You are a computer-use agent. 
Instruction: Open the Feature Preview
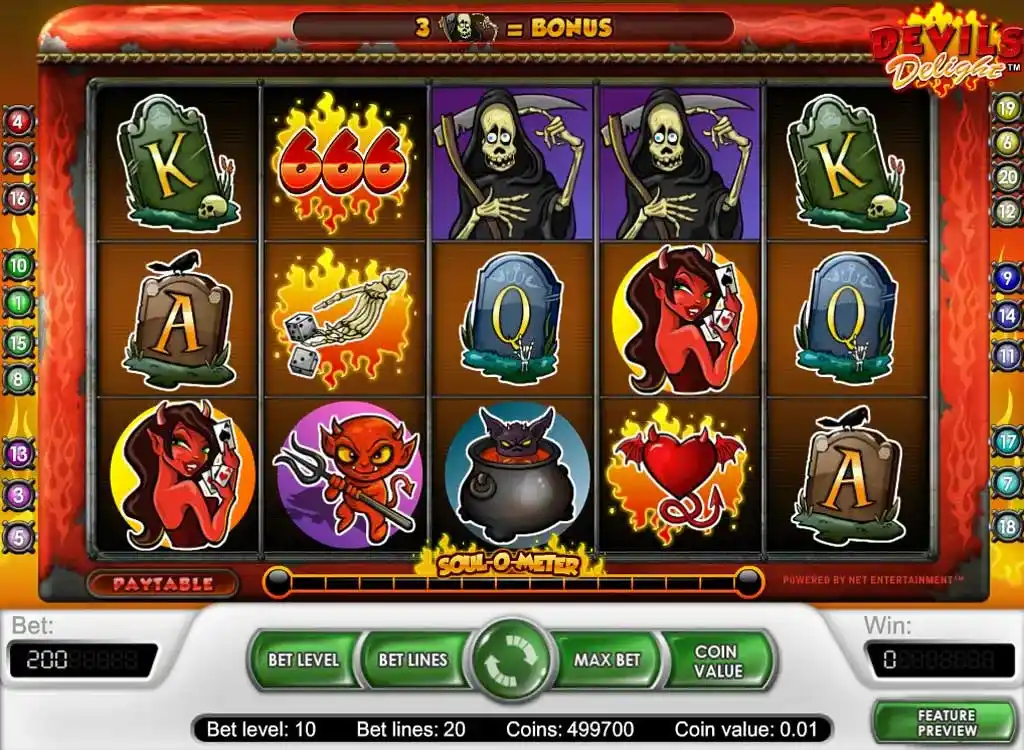pyautogui.click(x=946, y=723)
